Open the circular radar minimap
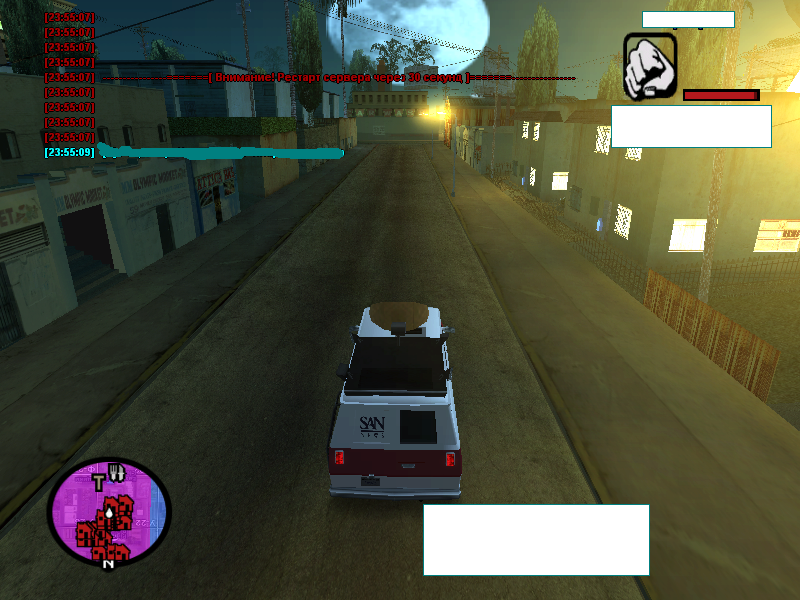 tap(110, 512)
